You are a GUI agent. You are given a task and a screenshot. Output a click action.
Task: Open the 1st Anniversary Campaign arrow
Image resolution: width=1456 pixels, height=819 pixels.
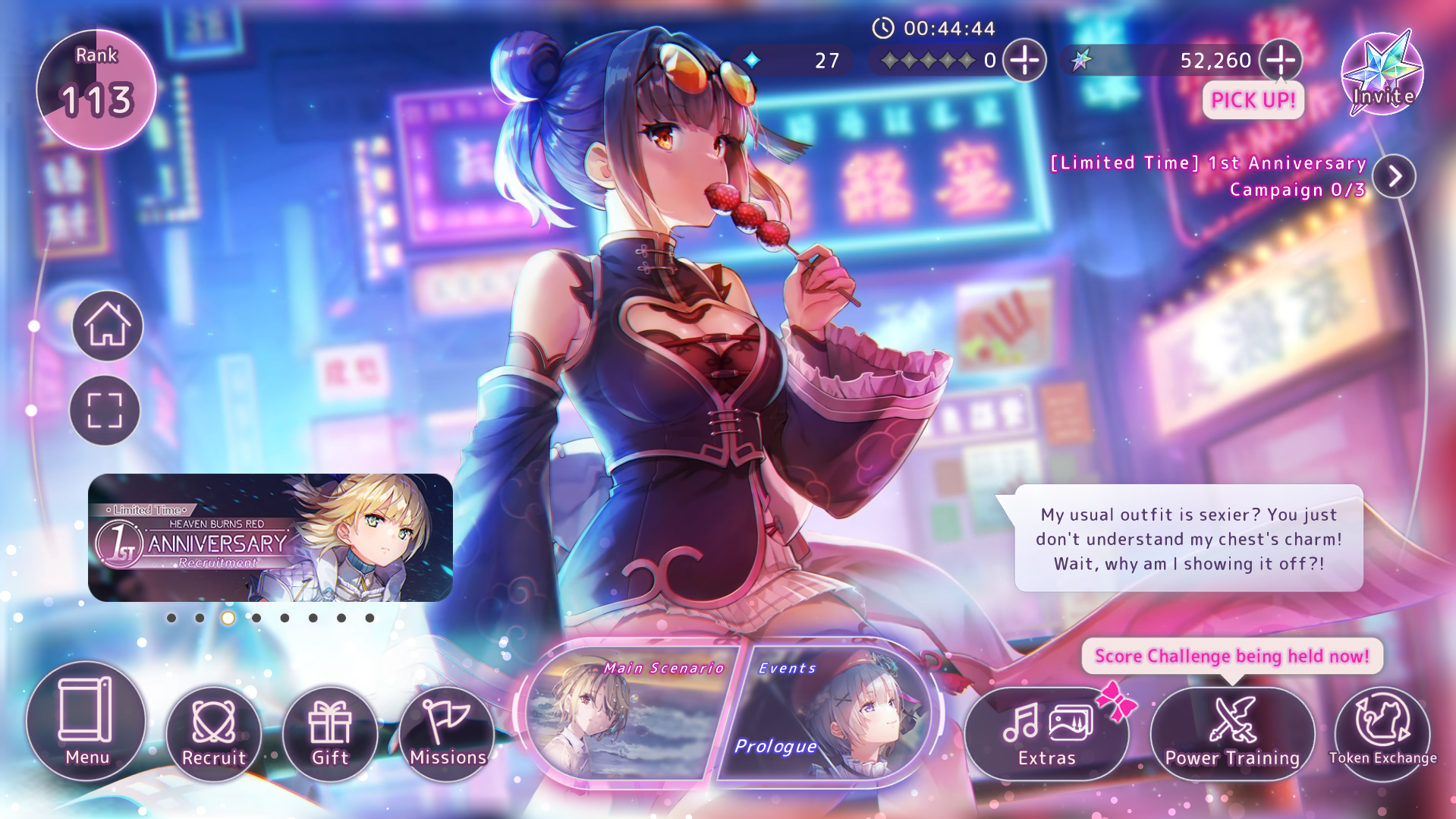coord(1394,176)
